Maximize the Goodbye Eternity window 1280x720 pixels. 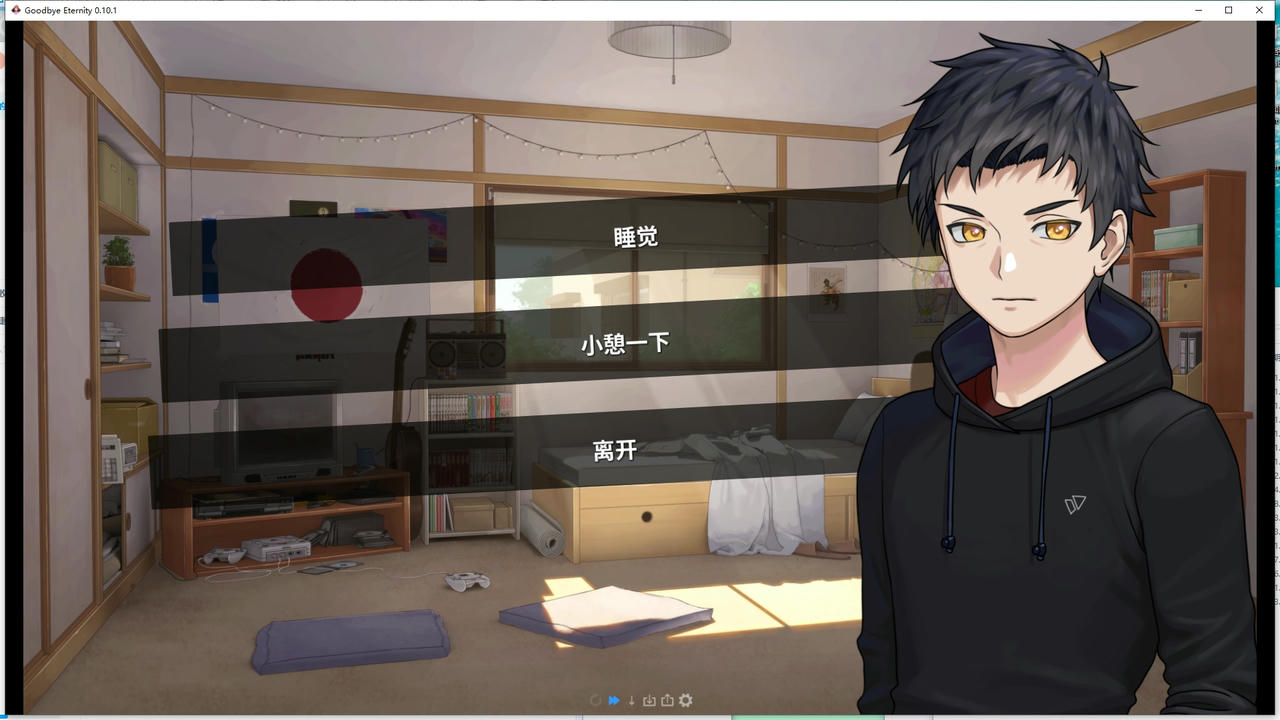point(1229,10)
